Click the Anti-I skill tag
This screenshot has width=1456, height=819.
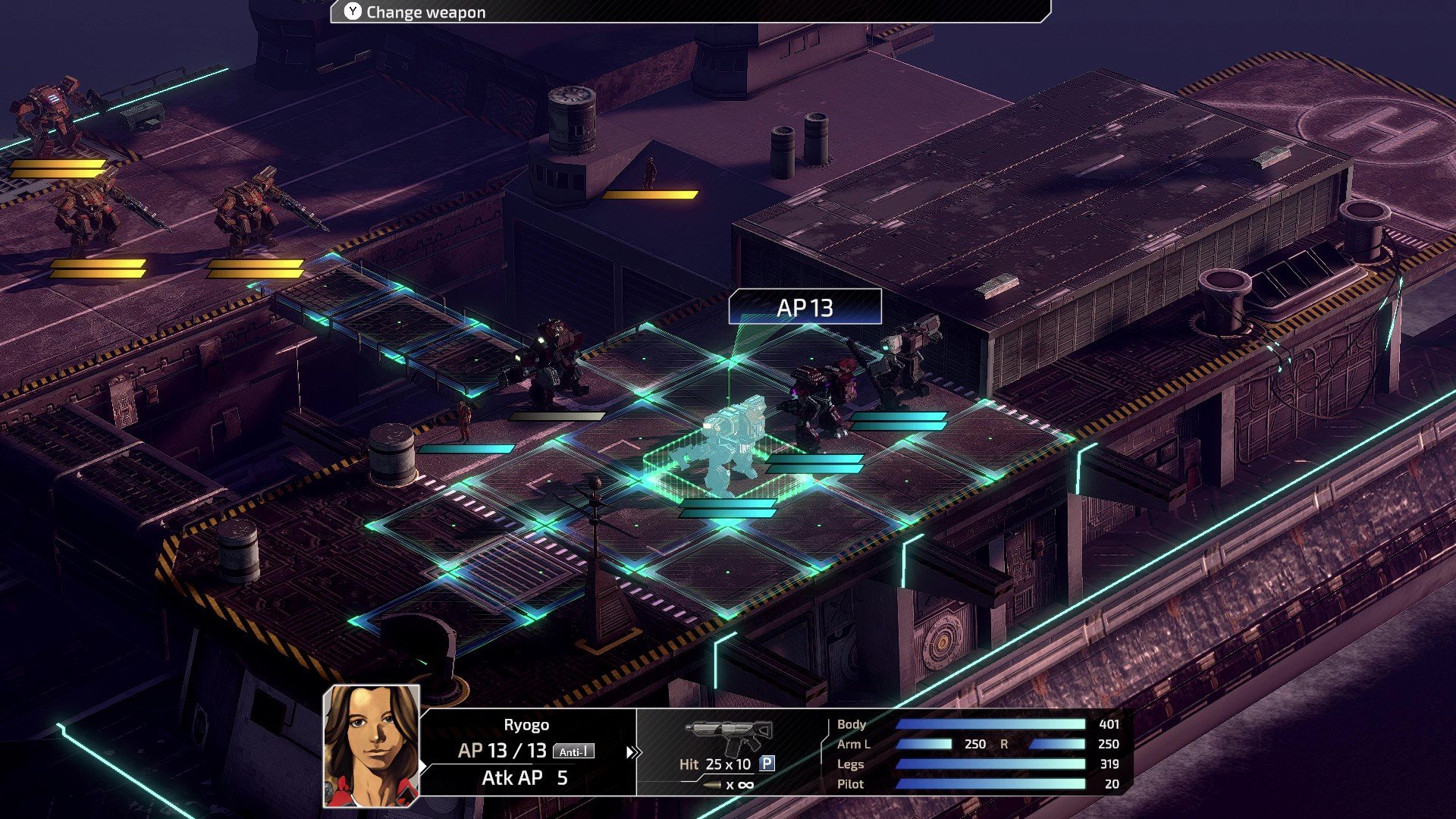573,752
